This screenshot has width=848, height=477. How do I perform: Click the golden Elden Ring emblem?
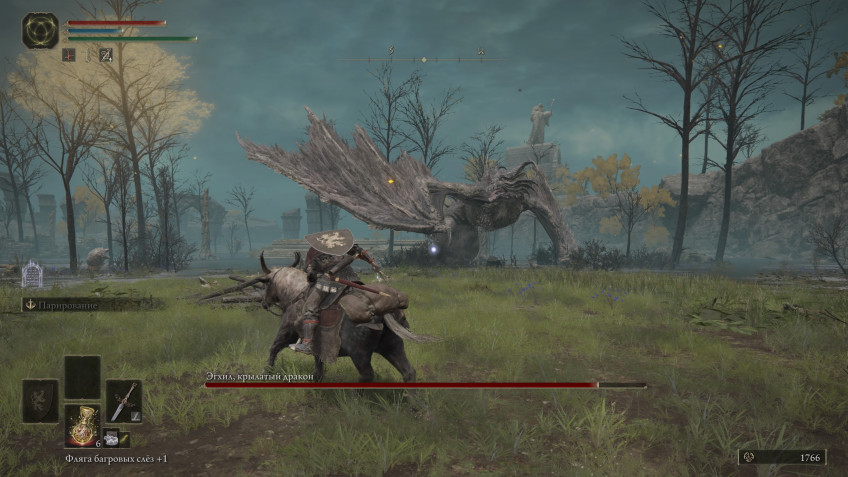(x=40, y=30)
